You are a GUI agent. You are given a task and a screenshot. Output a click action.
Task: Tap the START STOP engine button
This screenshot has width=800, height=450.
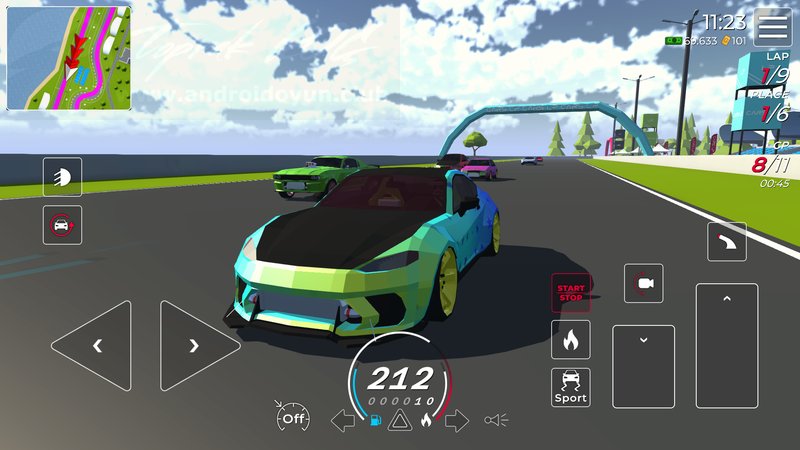tap(570, 292)
